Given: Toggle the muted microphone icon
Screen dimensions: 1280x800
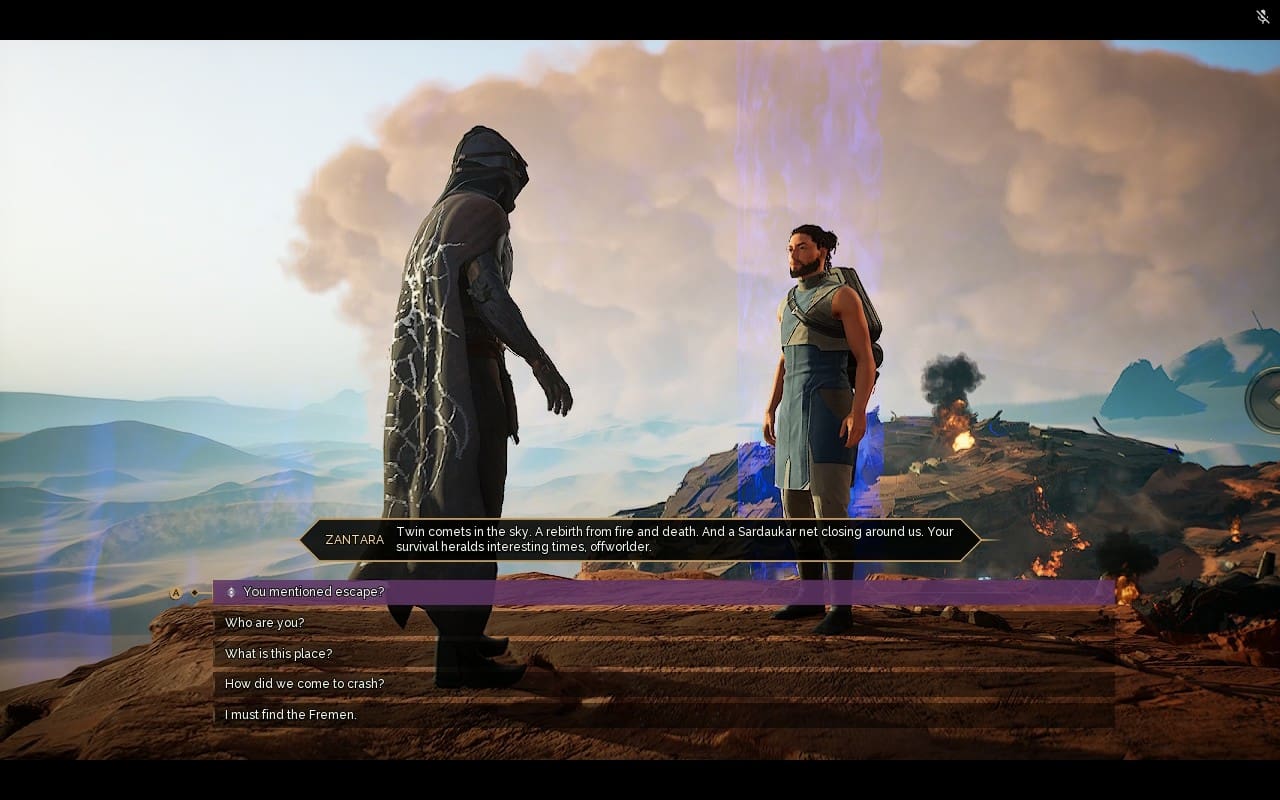Looking at the screenshot, I should (x=1263, y=16).
